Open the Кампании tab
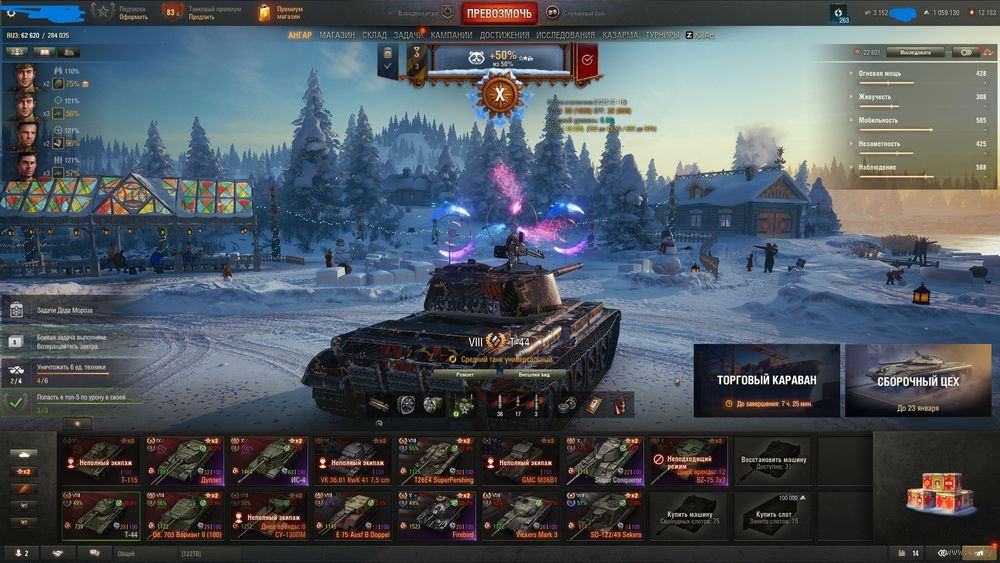This screenshot has height=563, width=1000. (451, 35)
